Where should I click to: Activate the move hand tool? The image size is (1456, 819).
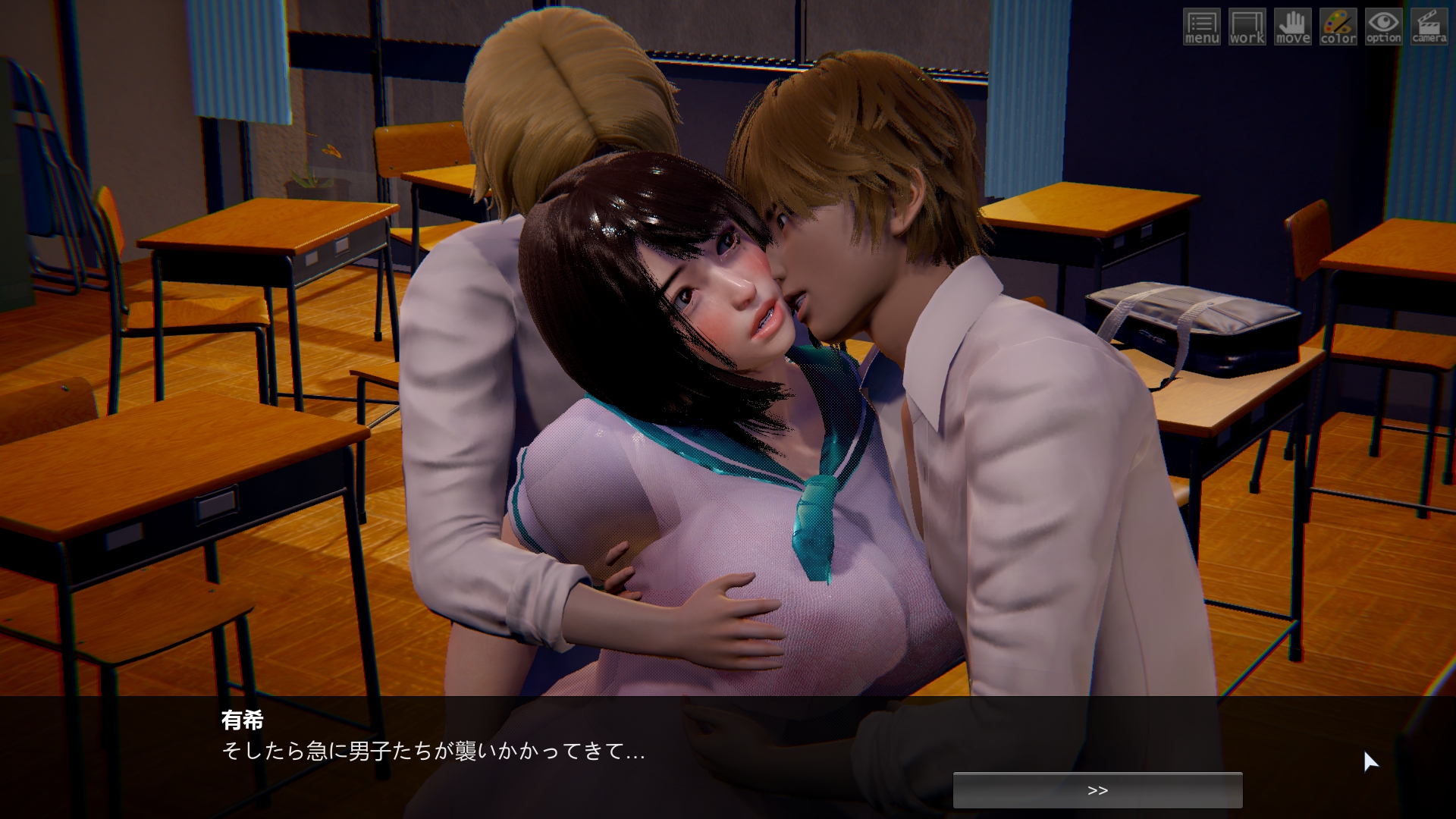[1293, 27]
